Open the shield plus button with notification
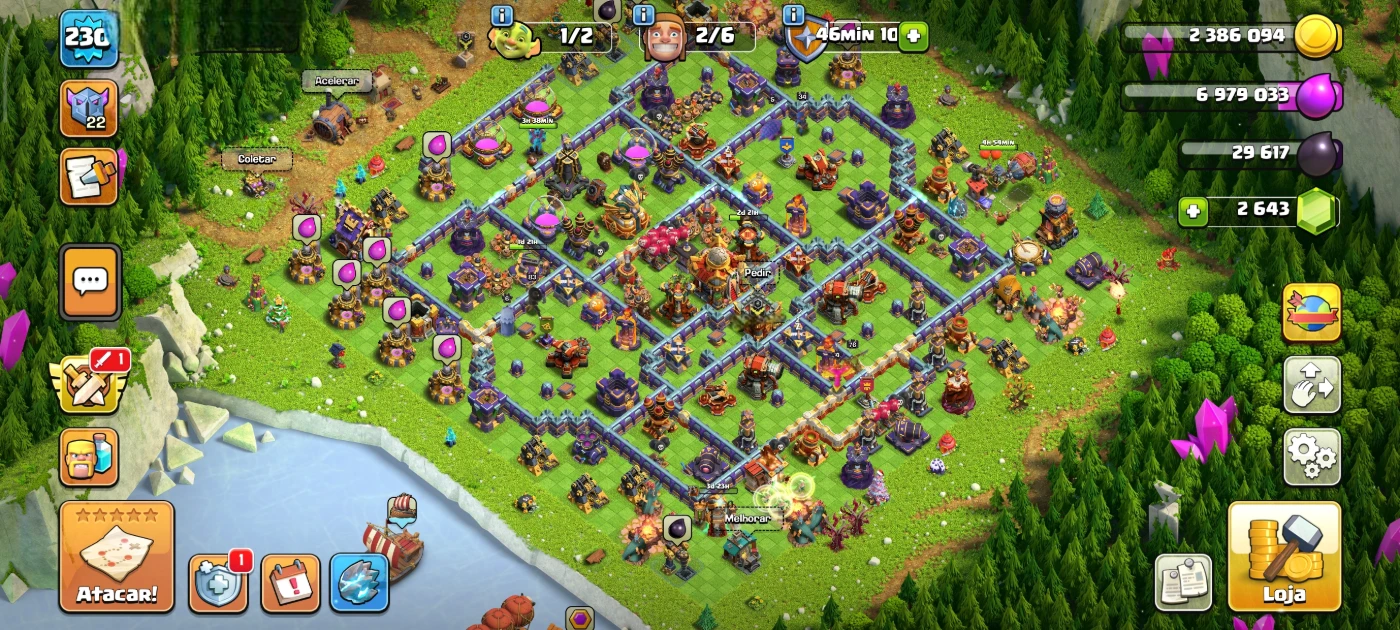 pos(217,583)
